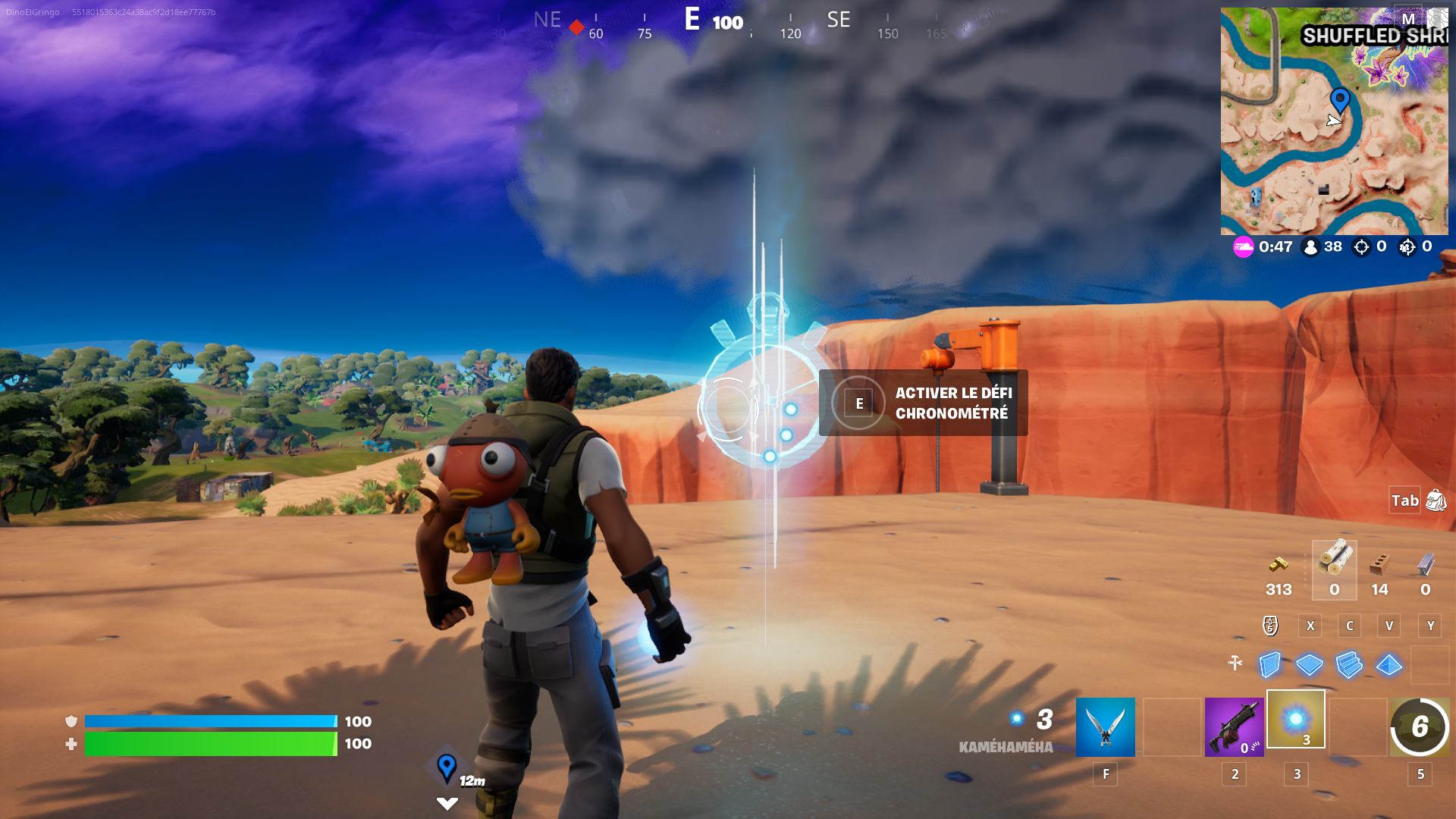Select the Kamehameha in slot 3
Image resolution: width=1456 pixels, height=819 pixels.
click(1296, 720)
